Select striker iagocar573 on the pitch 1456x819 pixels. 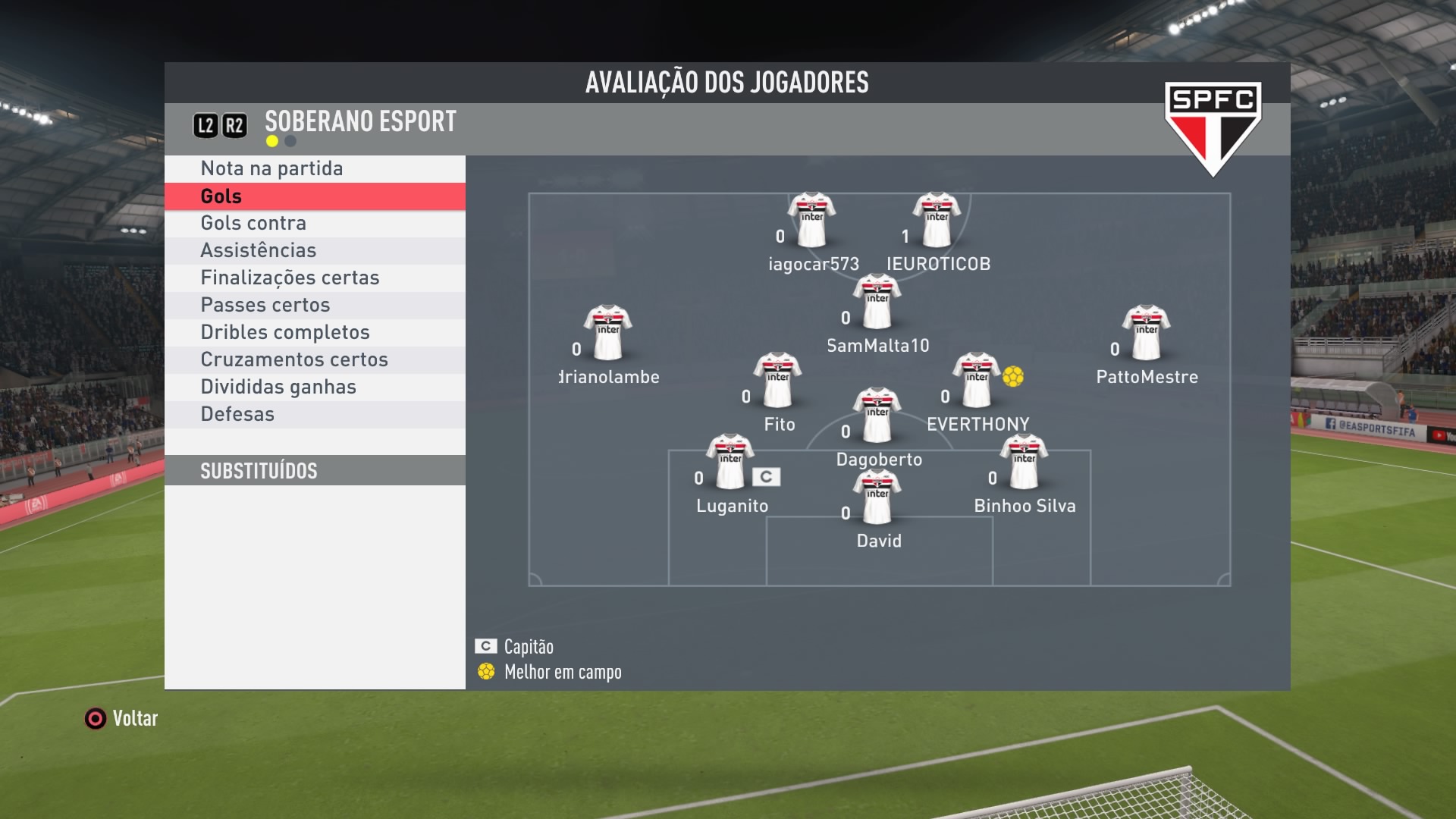coord(811,220)
